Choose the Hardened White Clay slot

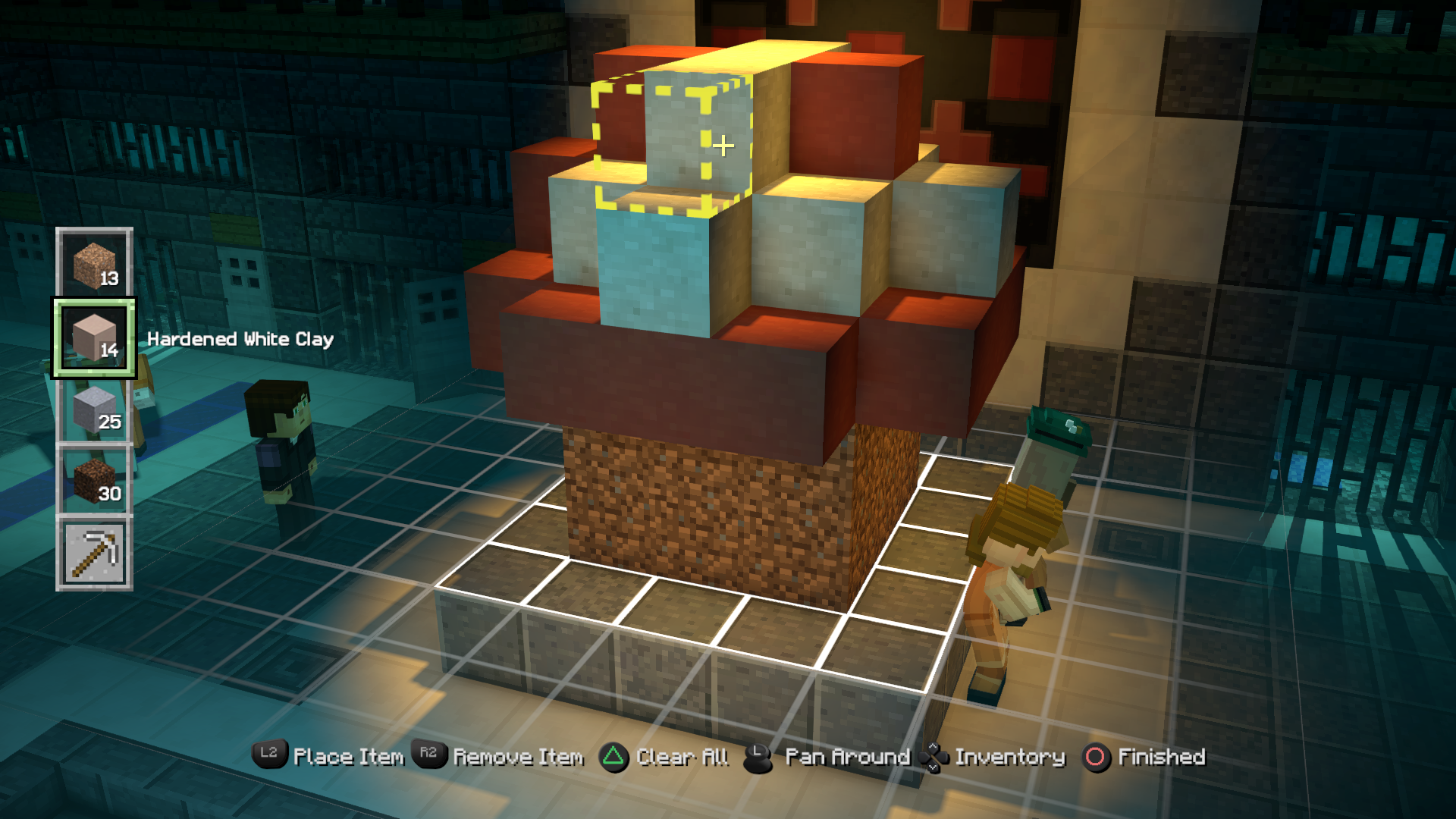(95, 337)
